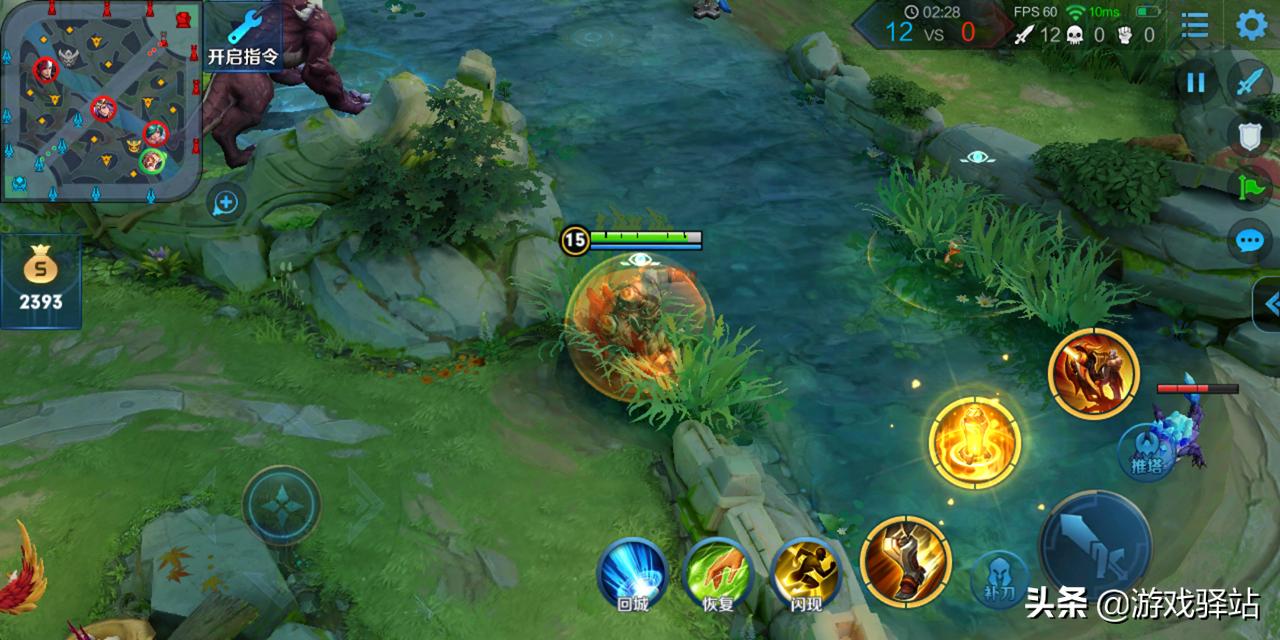Tap the 推塔 push-tower button
Viewport: 1280px width, 640px height.
coord(1145,451)
